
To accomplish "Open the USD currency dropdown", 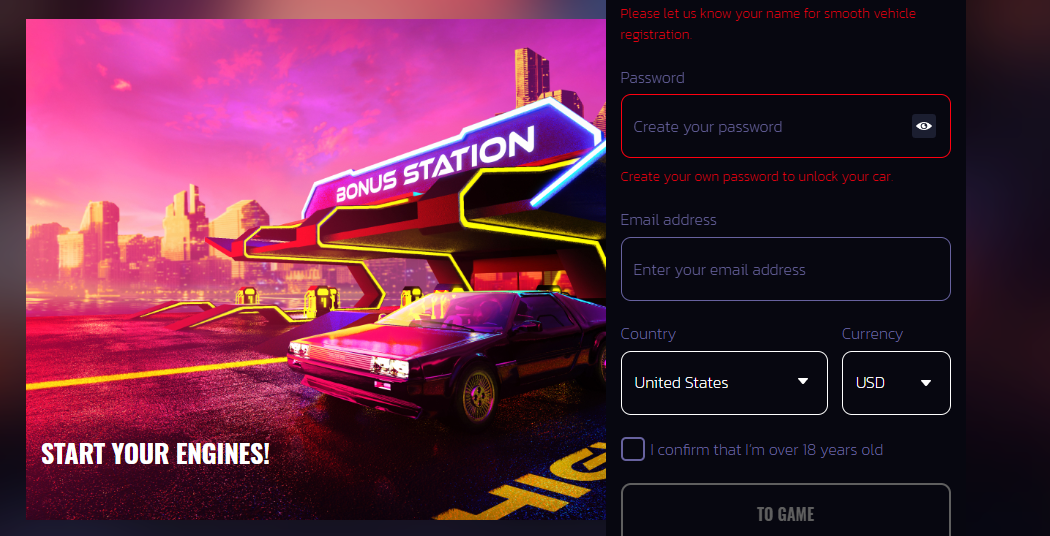I will (895, 383).
